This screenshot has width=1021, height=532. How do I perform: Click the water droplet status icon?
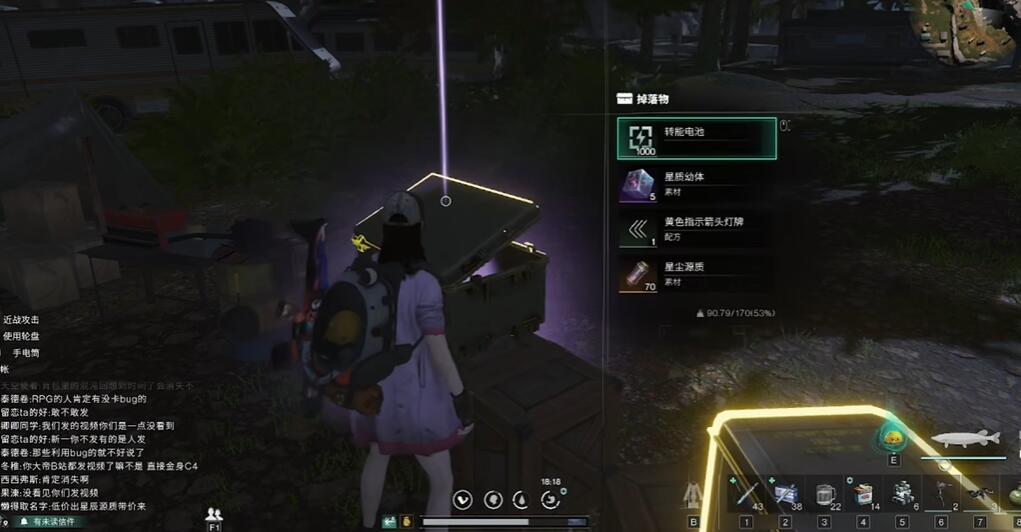(x=520, y=500)
